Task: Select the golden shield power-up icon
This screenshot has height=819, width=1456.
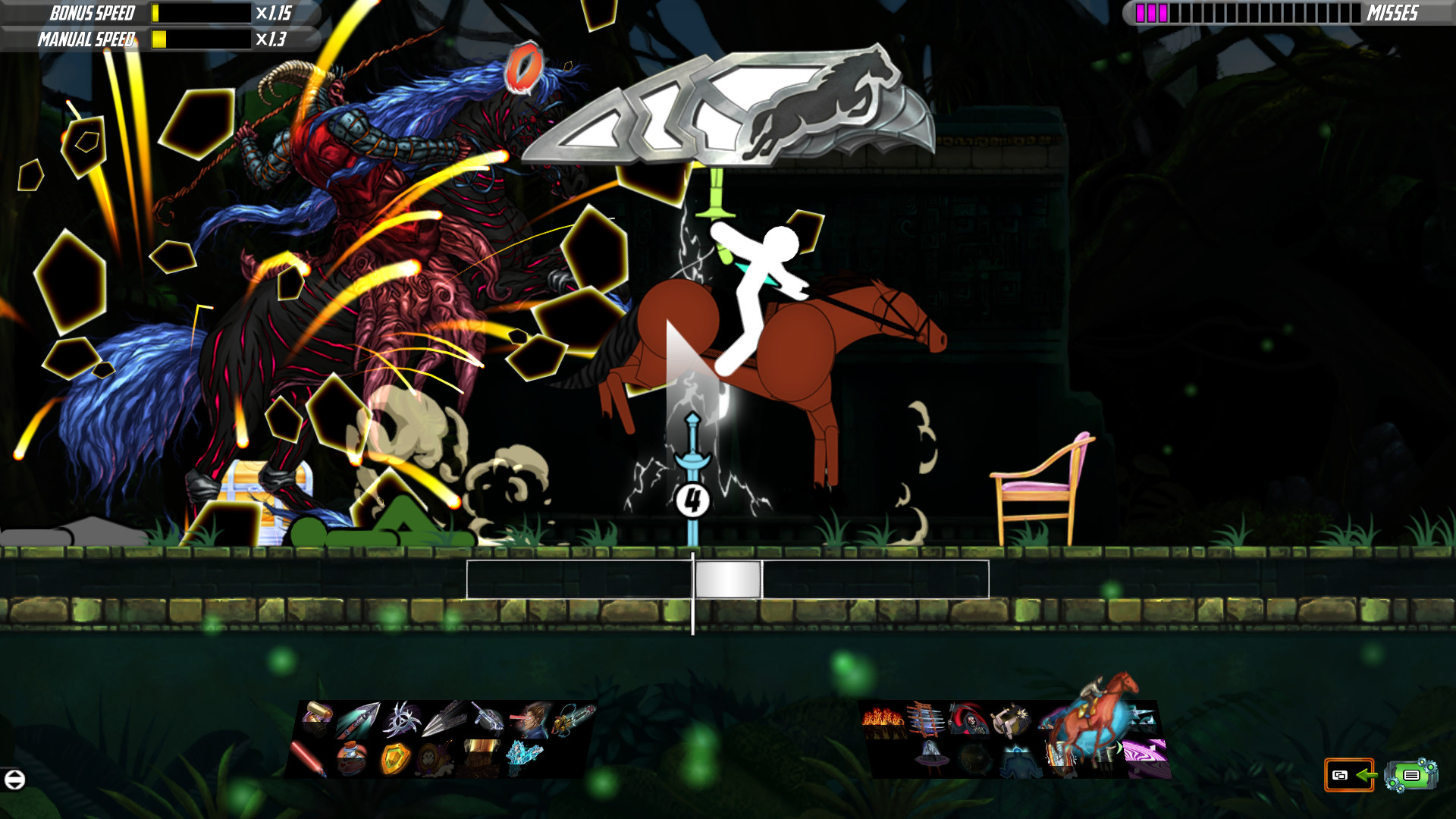Action: pos(394,758)
